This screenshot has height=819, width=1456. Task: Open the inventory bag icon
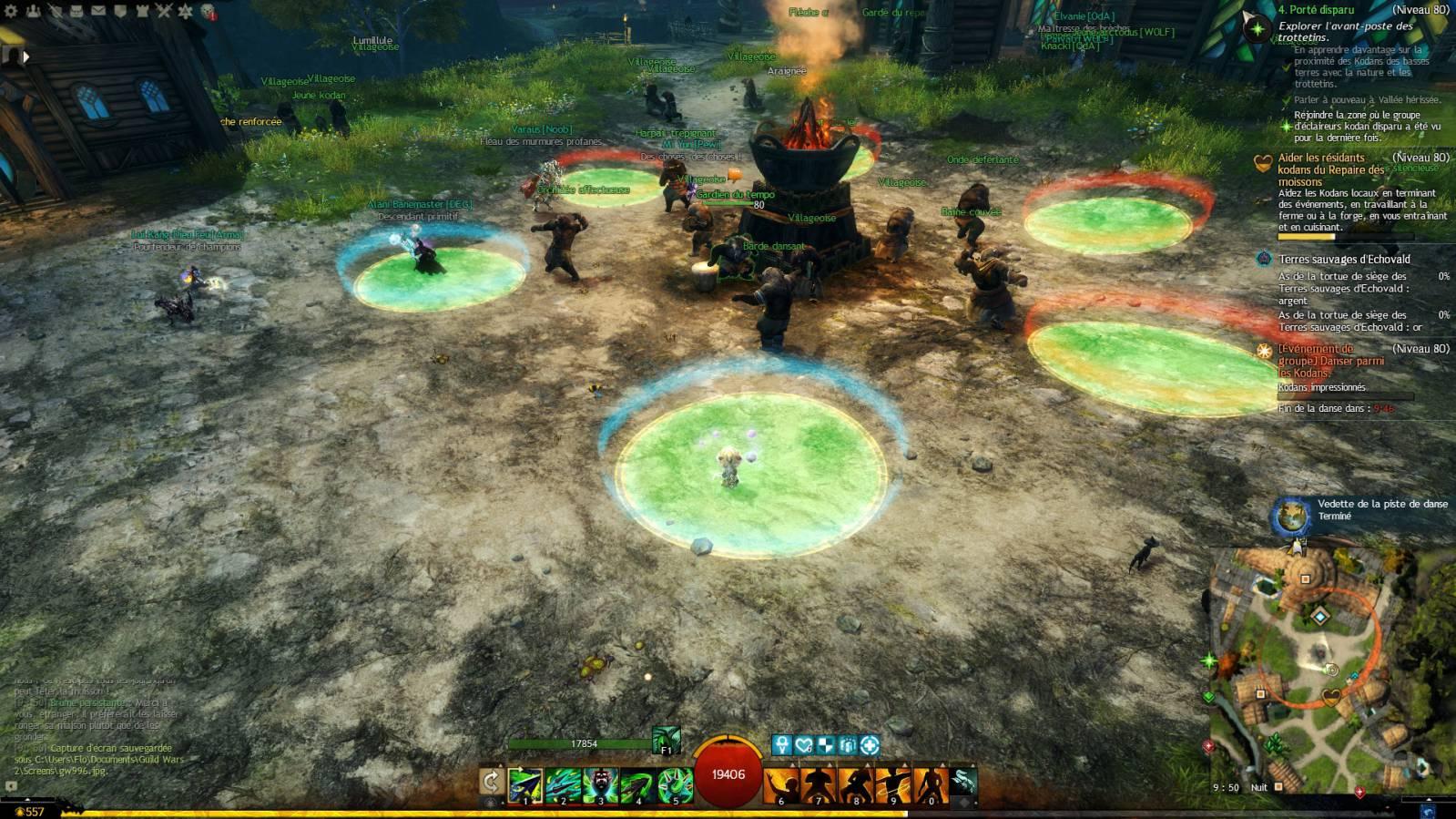(76, 12)
